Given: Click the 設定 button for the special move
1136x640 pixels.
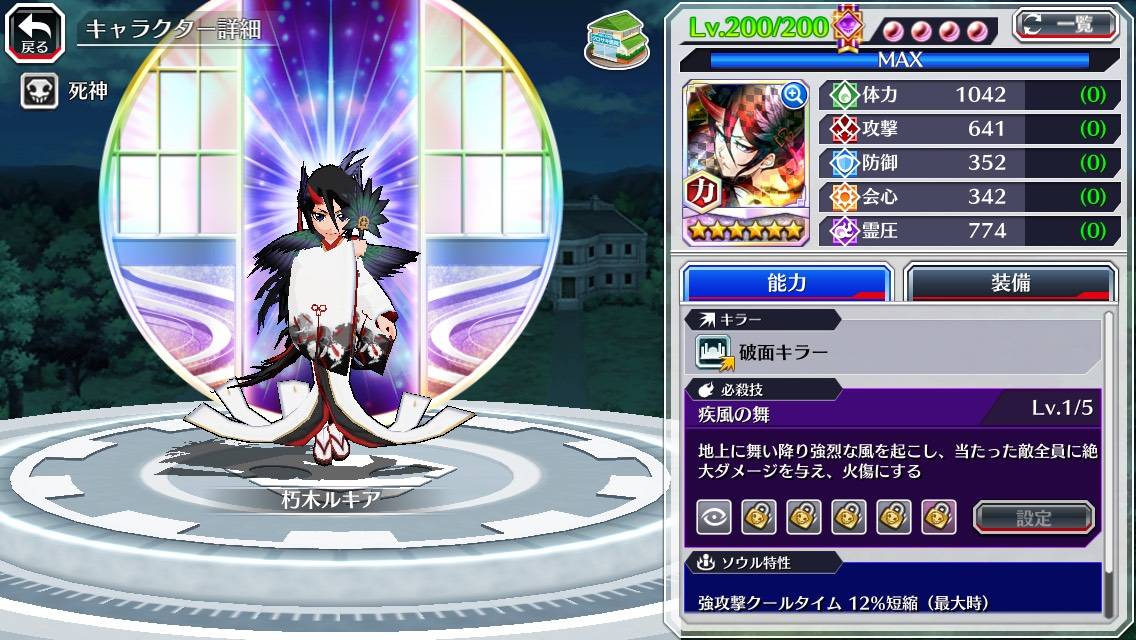Looking at the screenshot, I should coord(1033,517).
